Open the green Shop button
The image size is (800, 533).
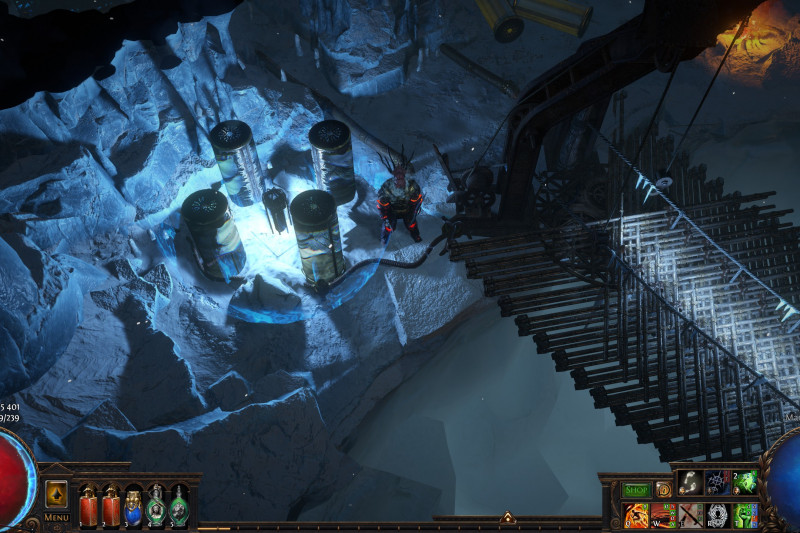[x=637, y=490]
